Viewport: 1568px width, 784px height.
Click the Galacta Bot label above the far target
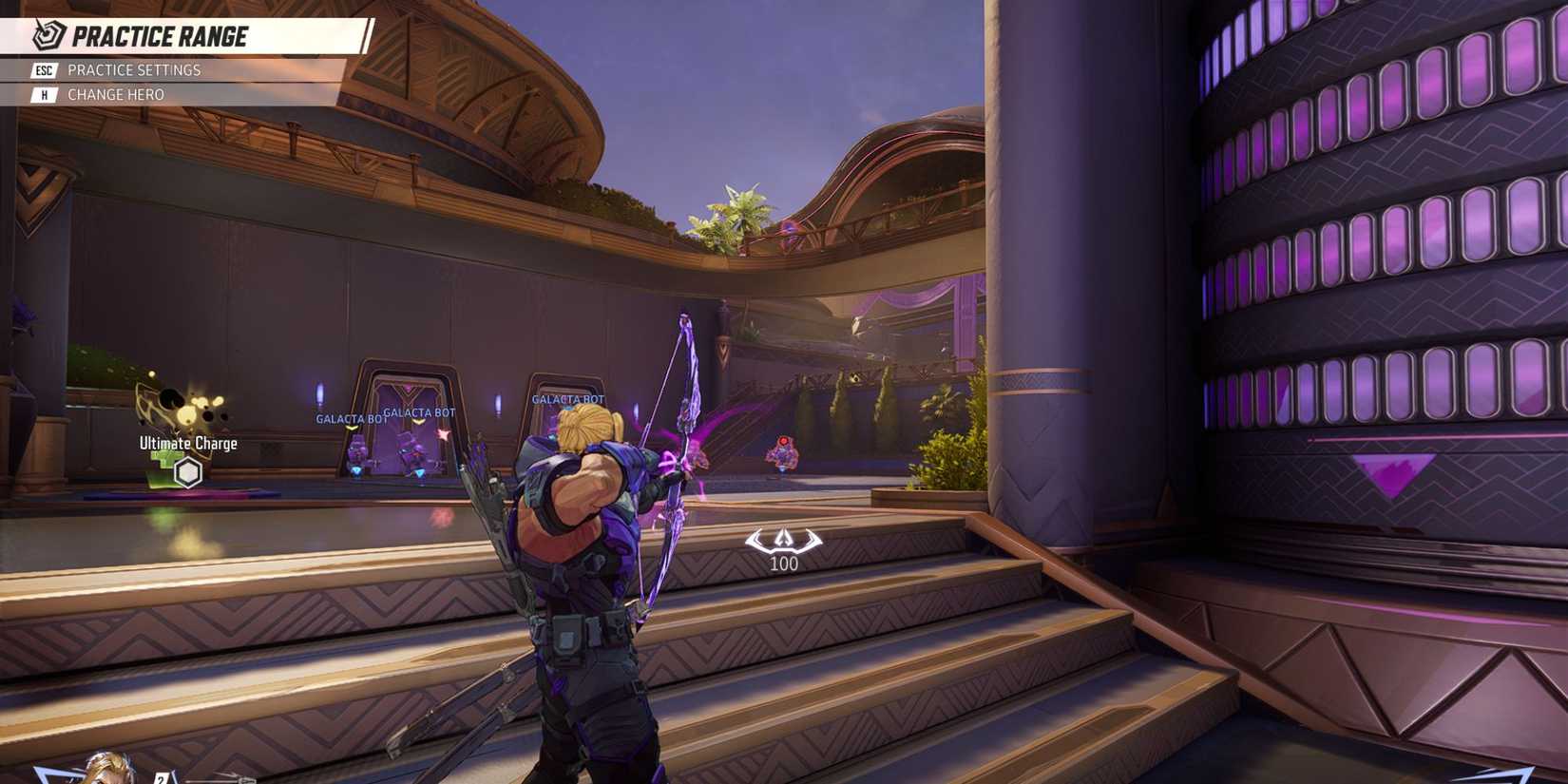pyautogui.click(x=567, y=399)
